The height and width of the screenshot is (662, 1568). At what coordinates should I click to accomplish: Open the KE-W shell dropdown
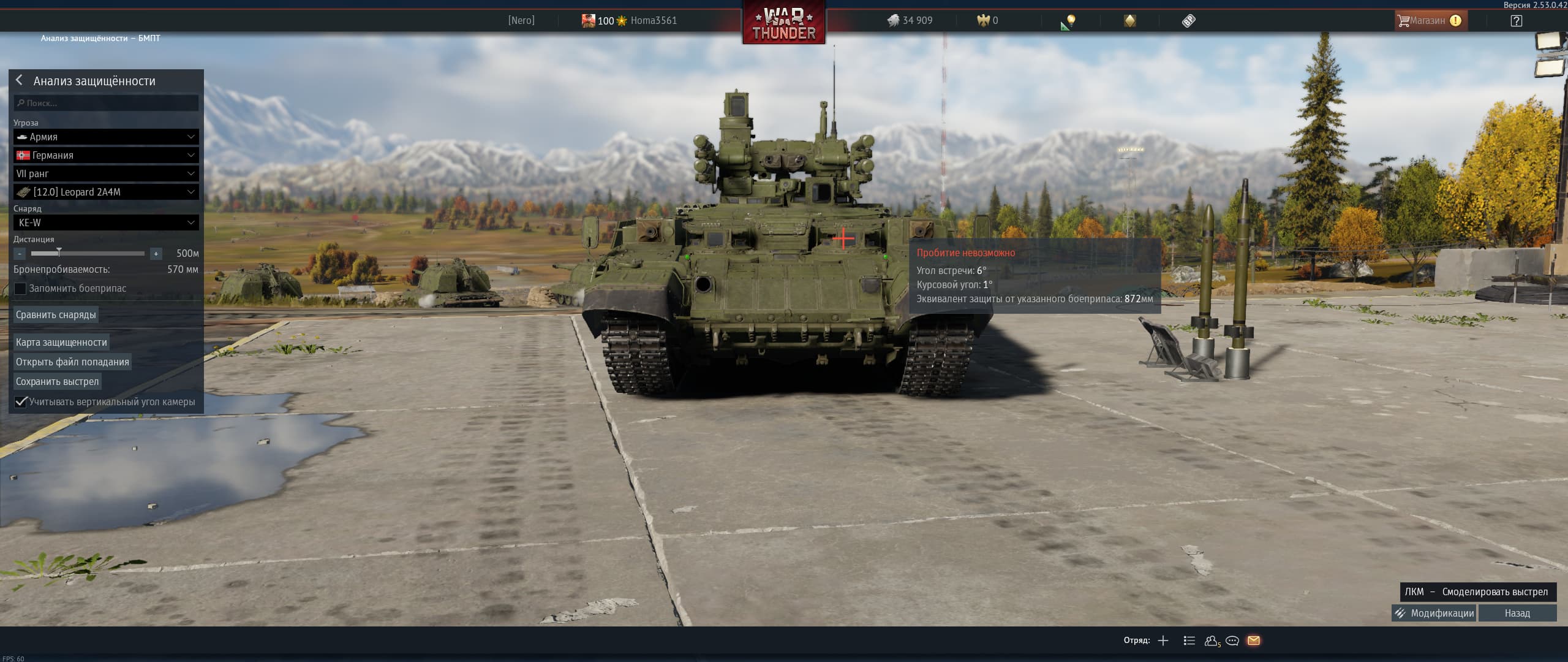107,223
